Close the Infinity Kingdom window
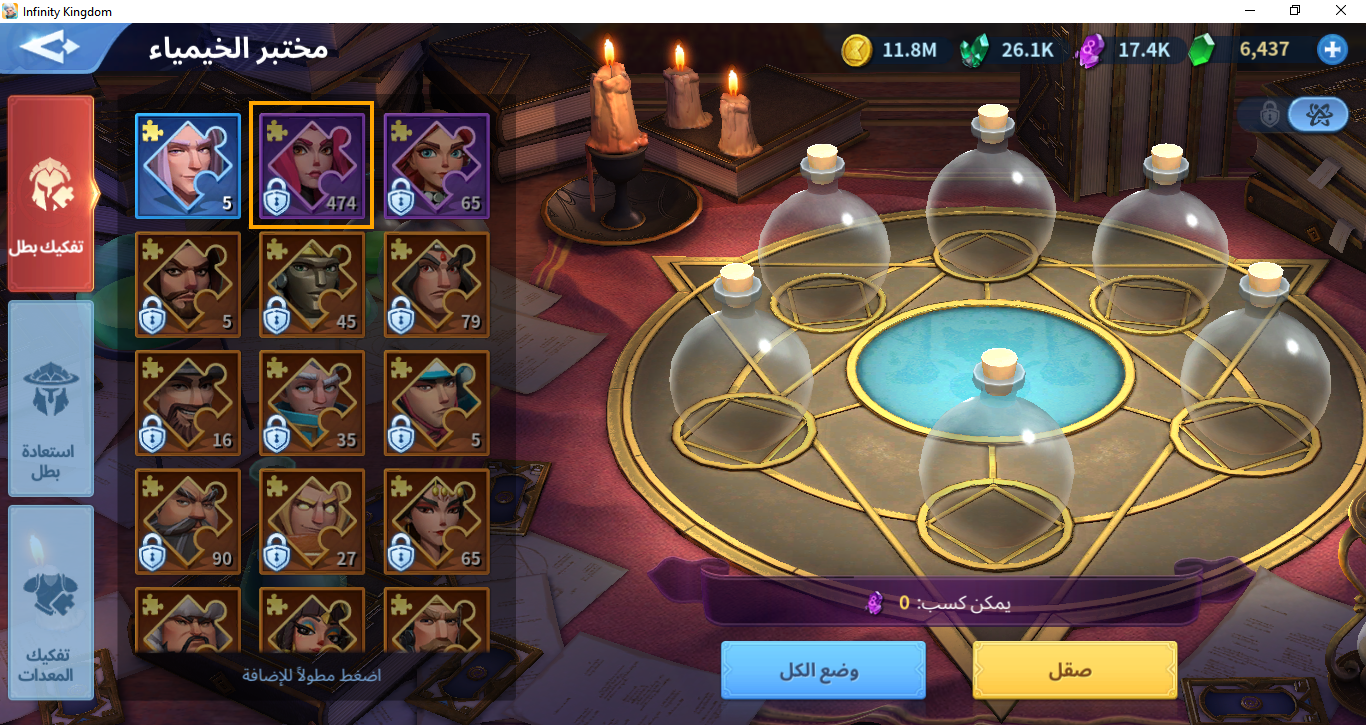Viewport: 1366px width, 725px height. (1342, 11)
